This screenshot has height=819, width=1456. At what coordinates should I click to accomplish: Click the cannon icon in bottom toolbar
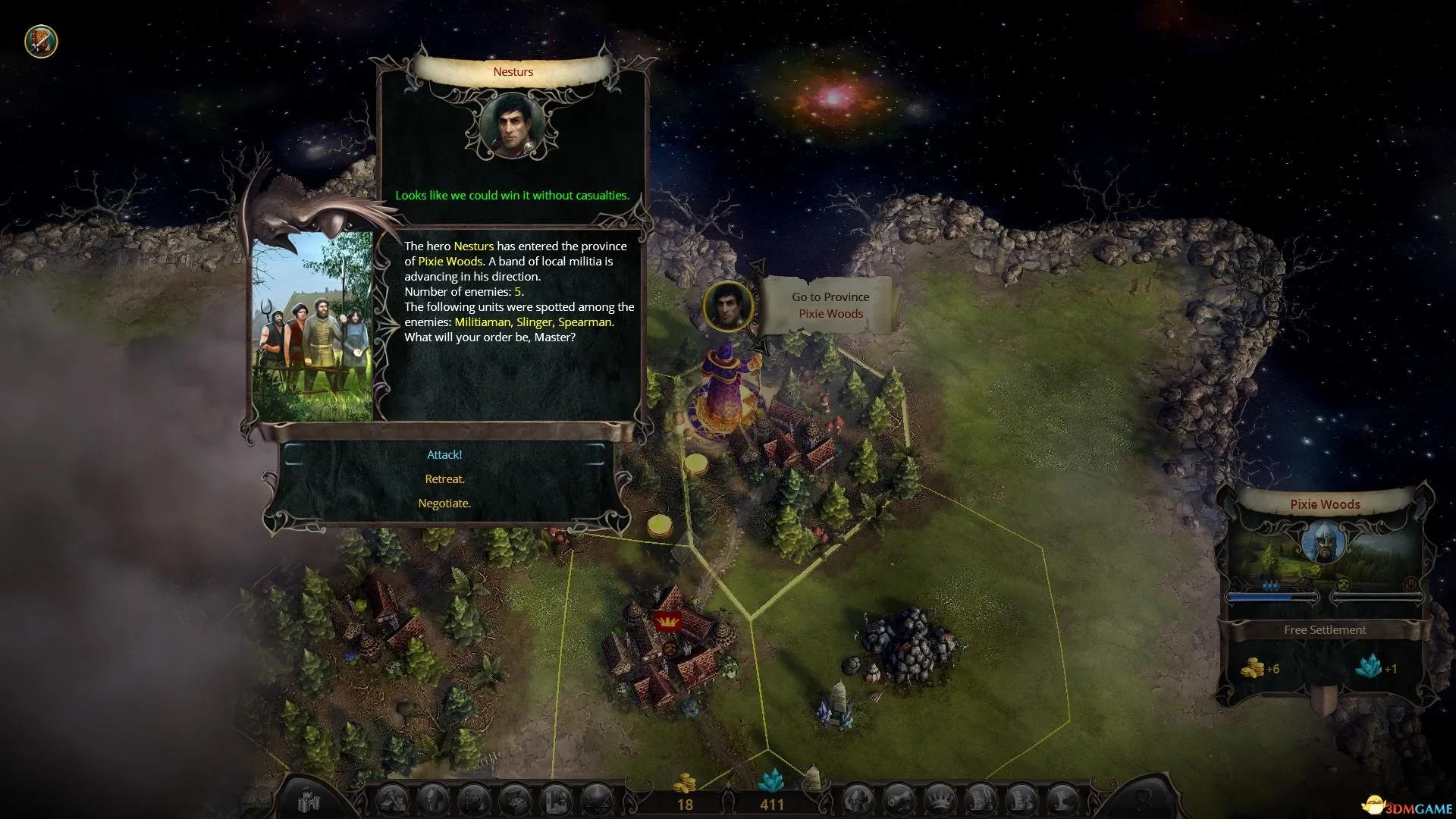pos(899,800)
